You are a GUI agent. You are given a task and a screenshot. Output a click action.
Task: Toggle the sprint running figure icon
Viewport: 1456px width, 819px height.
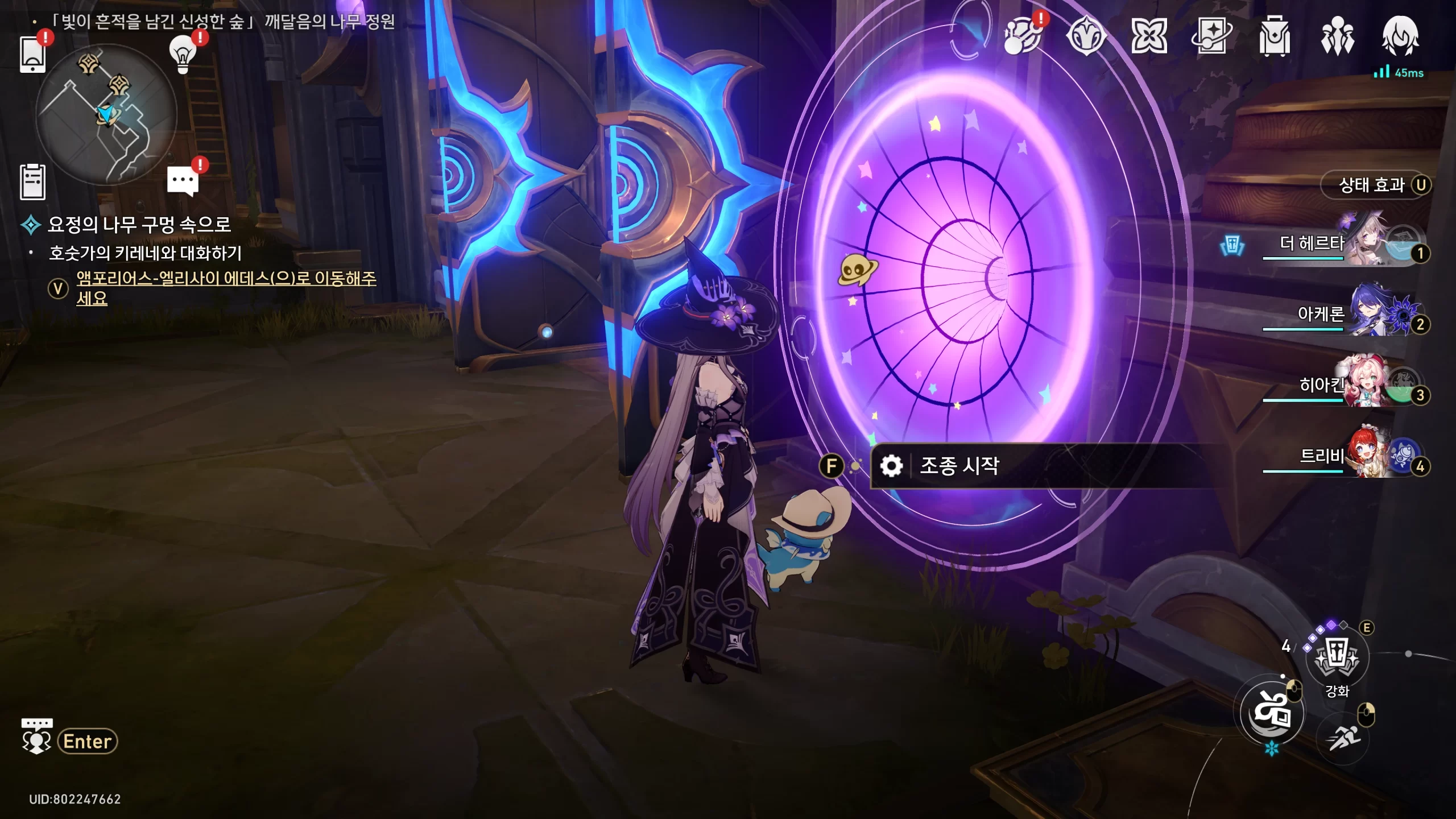coord(1343,738)
